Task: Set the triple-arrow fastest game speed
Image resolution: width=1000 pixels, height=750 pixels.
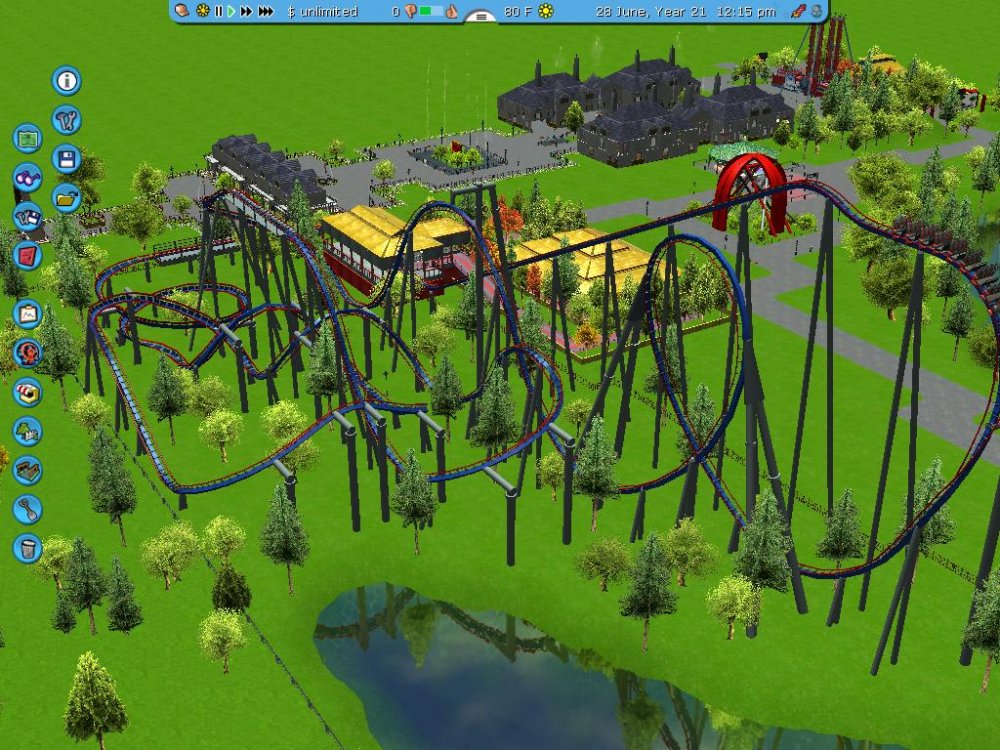Action: click(x=265, y=11)
